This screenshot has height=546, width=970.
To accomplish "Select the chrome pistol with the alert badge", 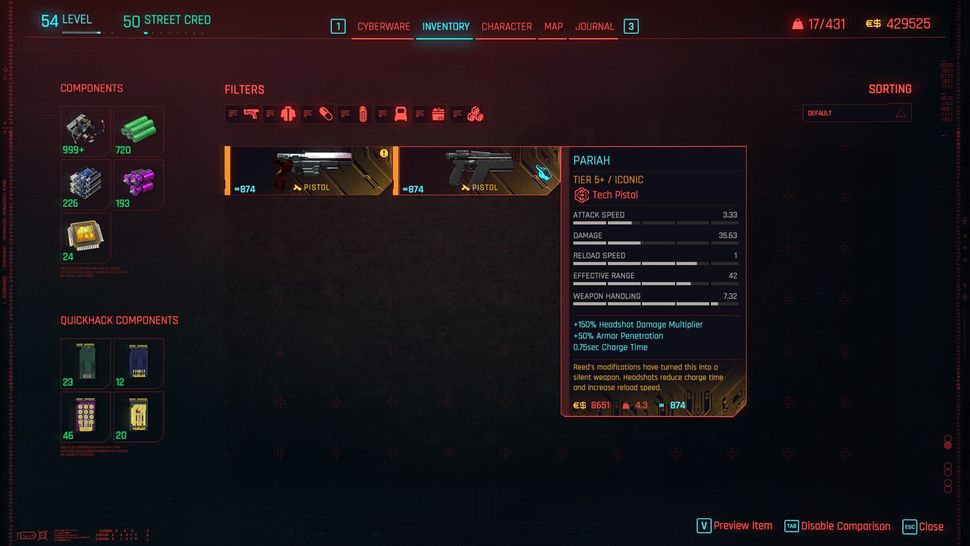I will [x=310, y=170].
